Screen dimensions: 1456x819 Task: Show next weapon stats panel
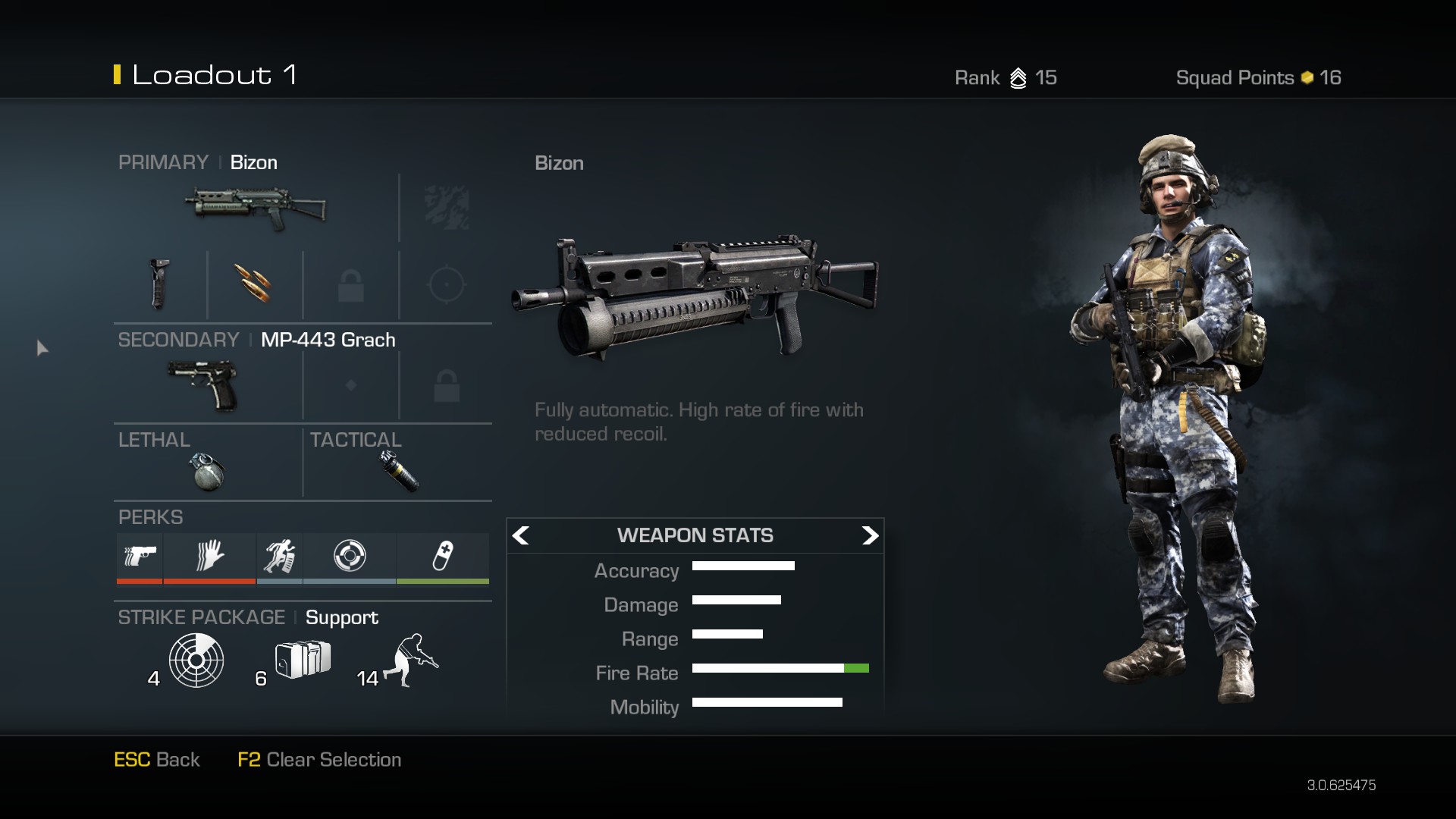tap(869, 536)
